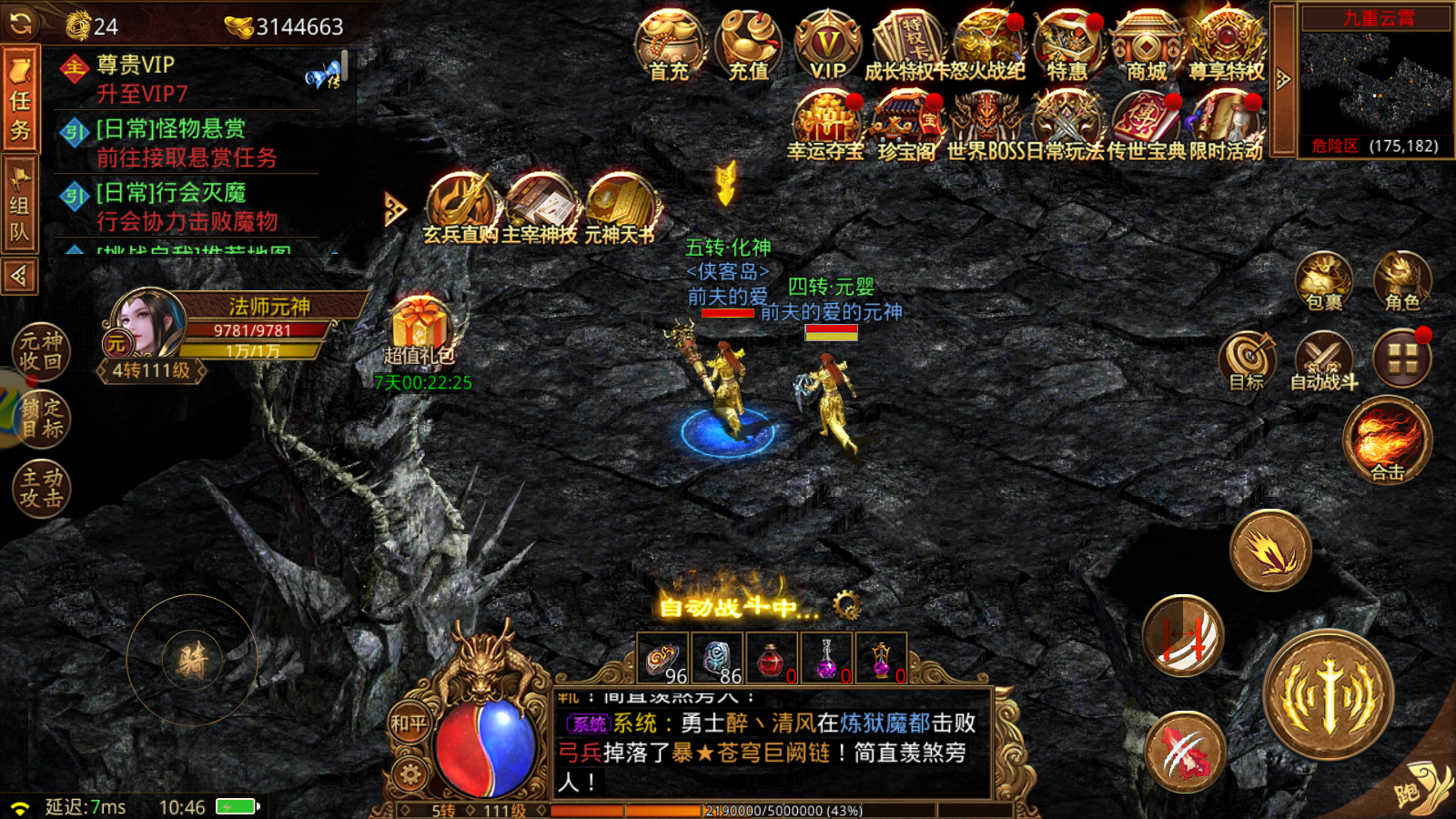Screen dimensions: 1456x819
Task: Open the 包裹 bag inventory
Action: (1324, 280)
